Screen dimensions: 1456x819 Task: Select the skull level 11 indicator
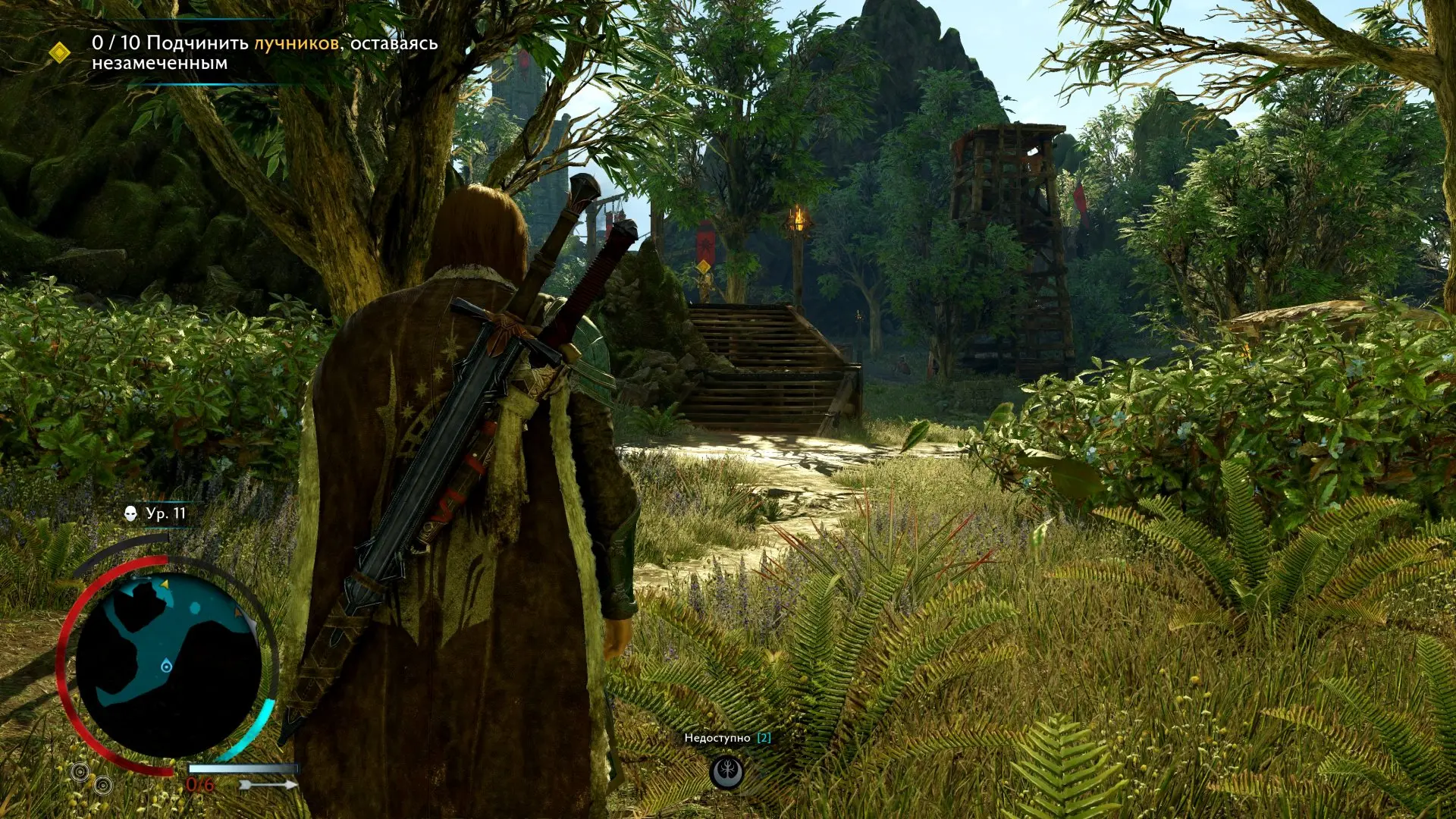(155, 513)
